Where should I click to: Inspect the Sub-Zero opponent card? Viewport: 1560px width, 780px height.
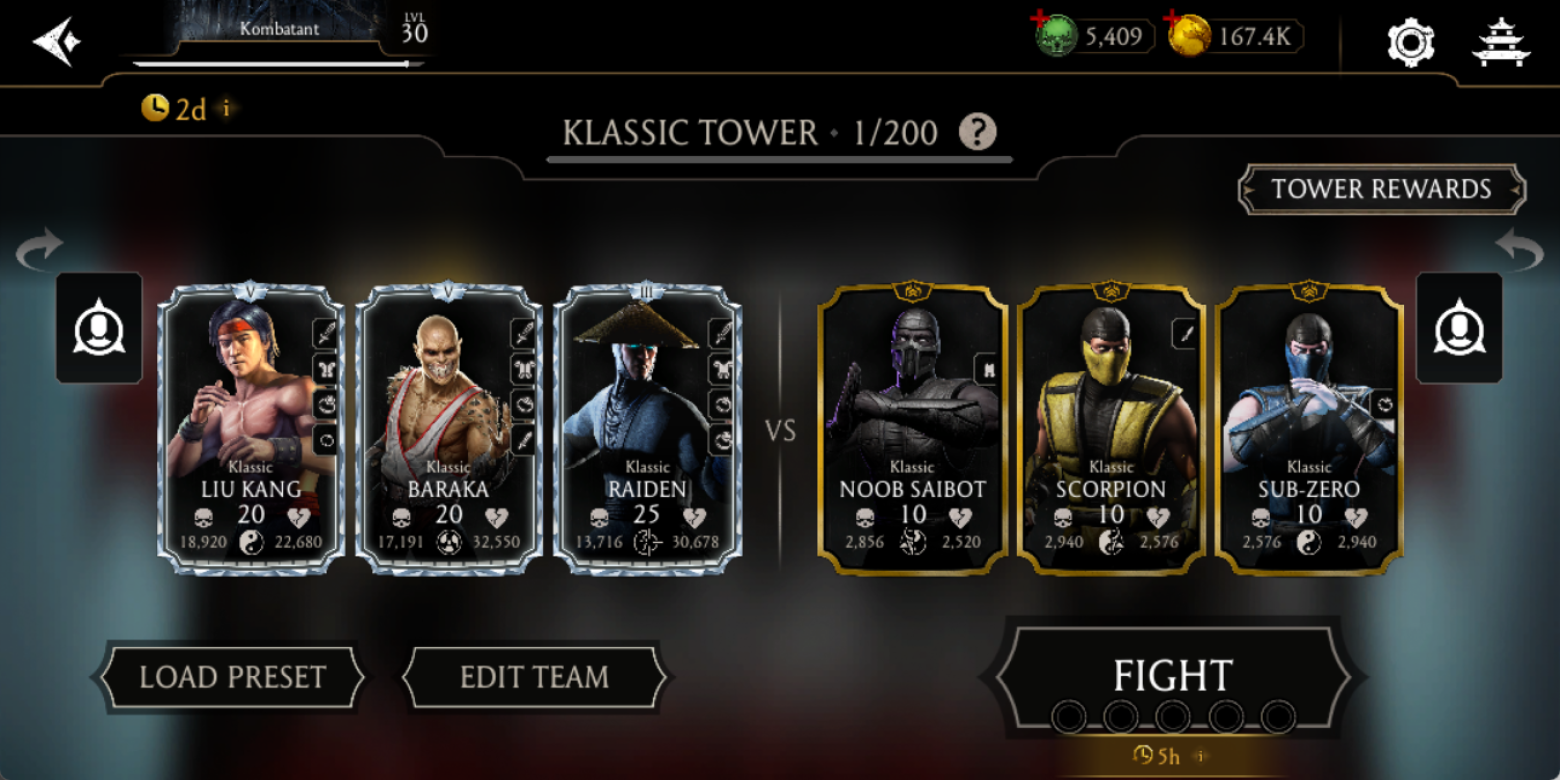tap(1308, 429)
